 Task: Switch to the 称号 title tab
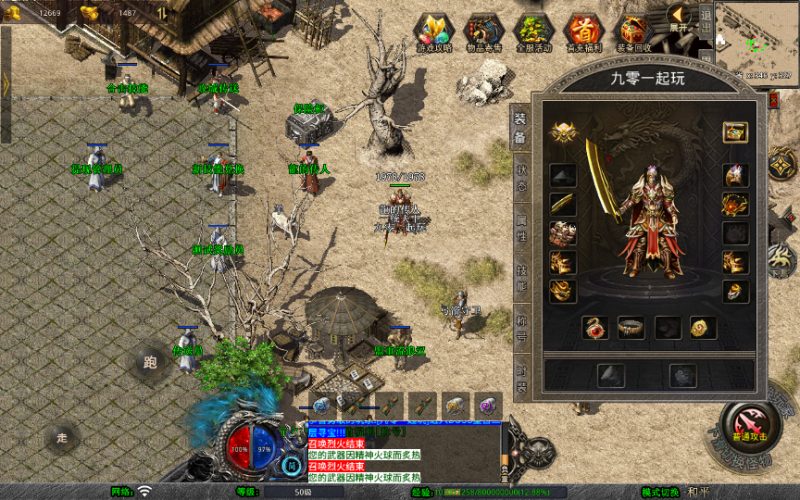point(520,326)
